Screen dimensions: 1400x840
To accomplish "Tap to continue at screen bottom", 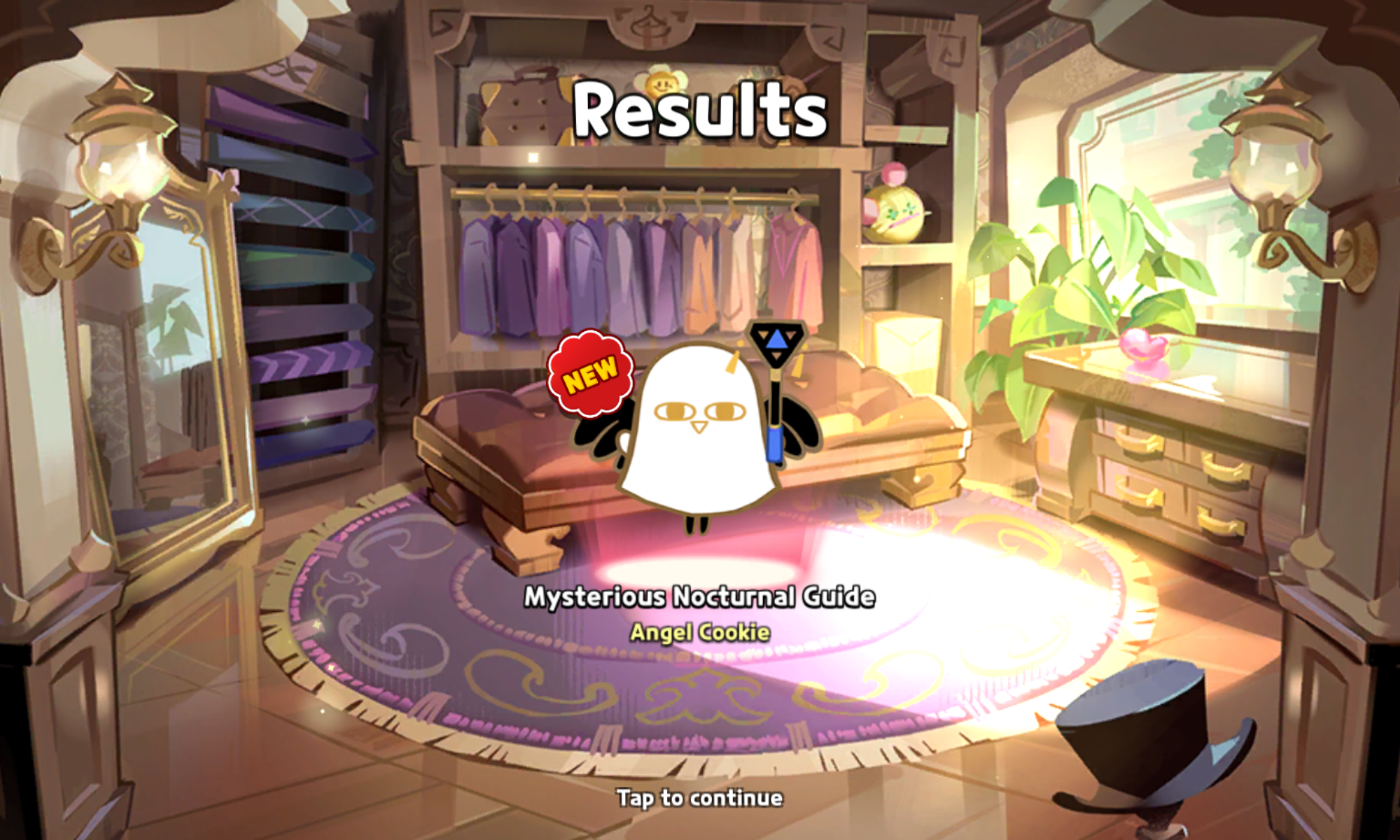I will [700, 796].
